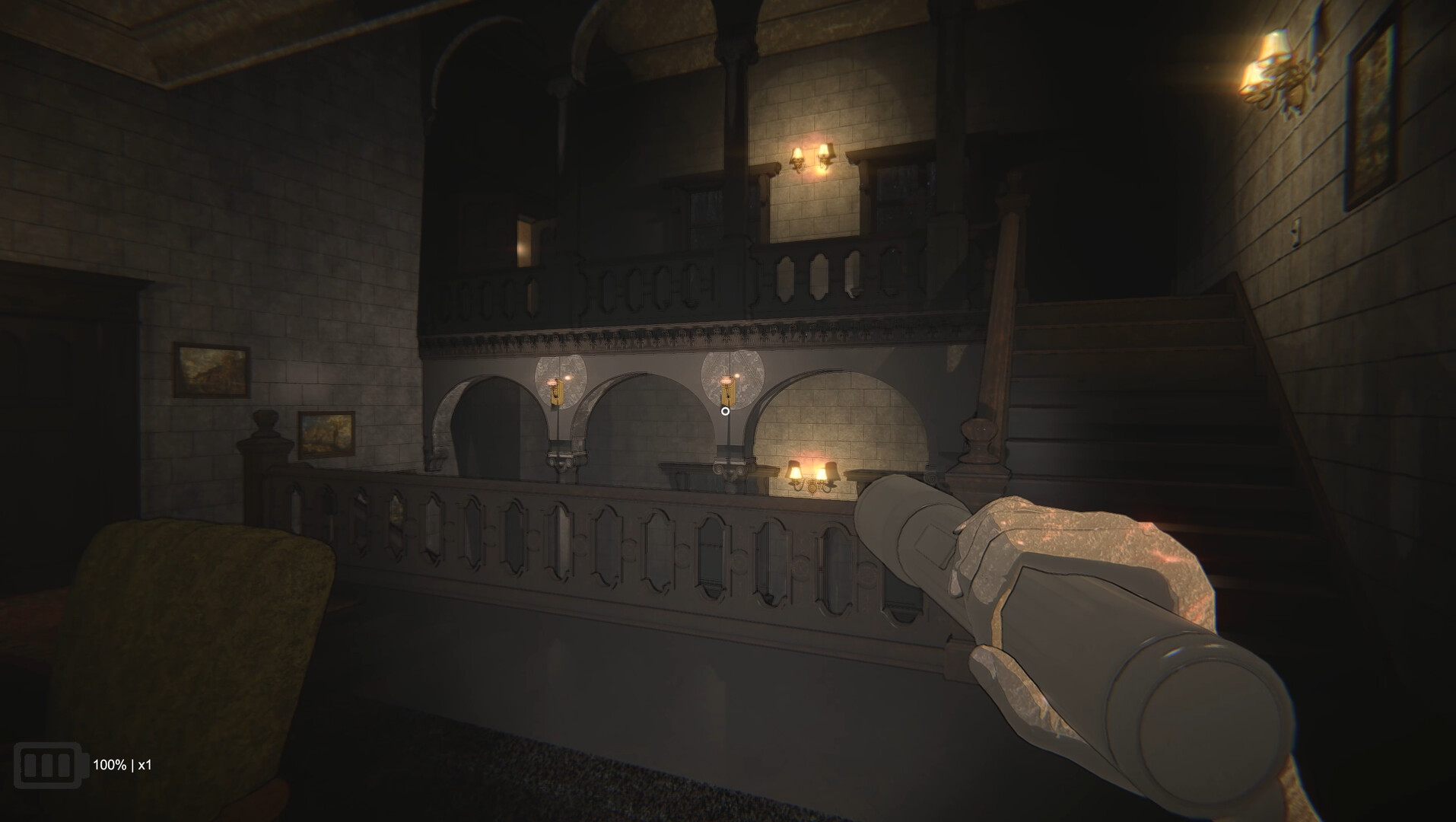Click the lit double-lamp sconce near the stairs

pyautogui.click(x=810, y=476)
